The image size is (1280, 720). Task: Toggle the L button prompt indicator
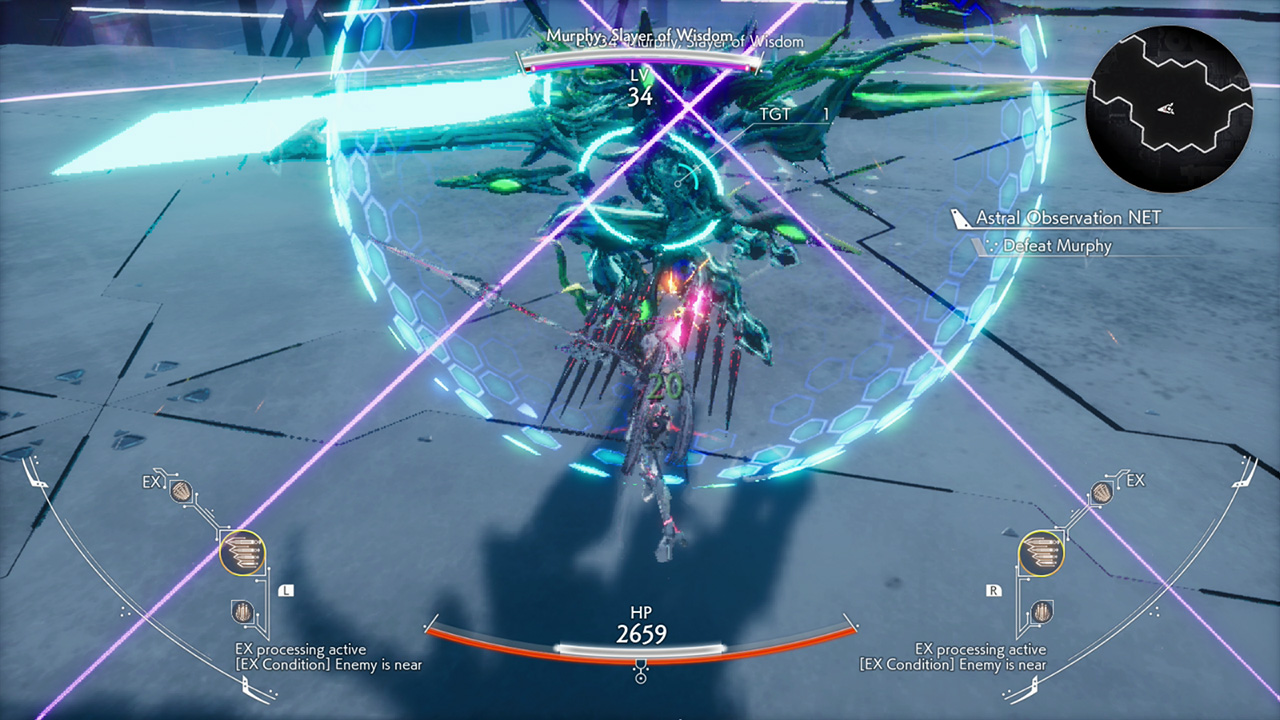(284, 591)
